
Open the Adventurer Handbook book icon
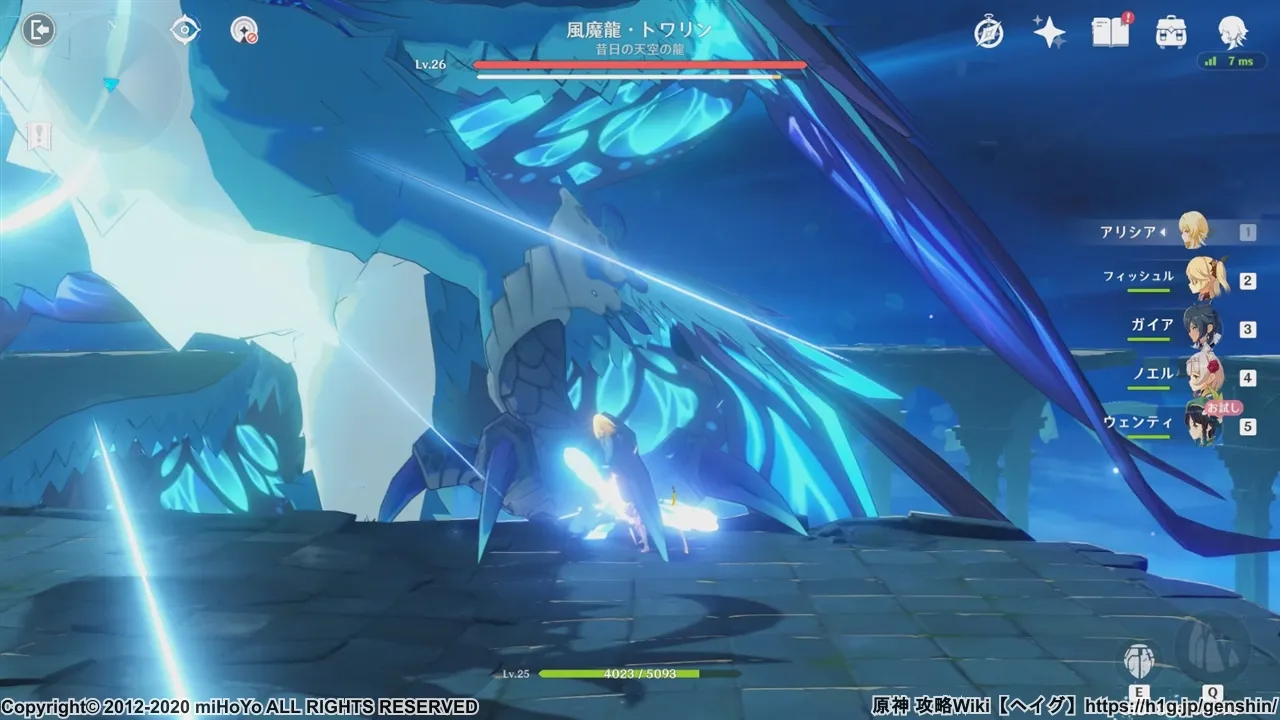pyautogui.click(x=1110, y=32)
